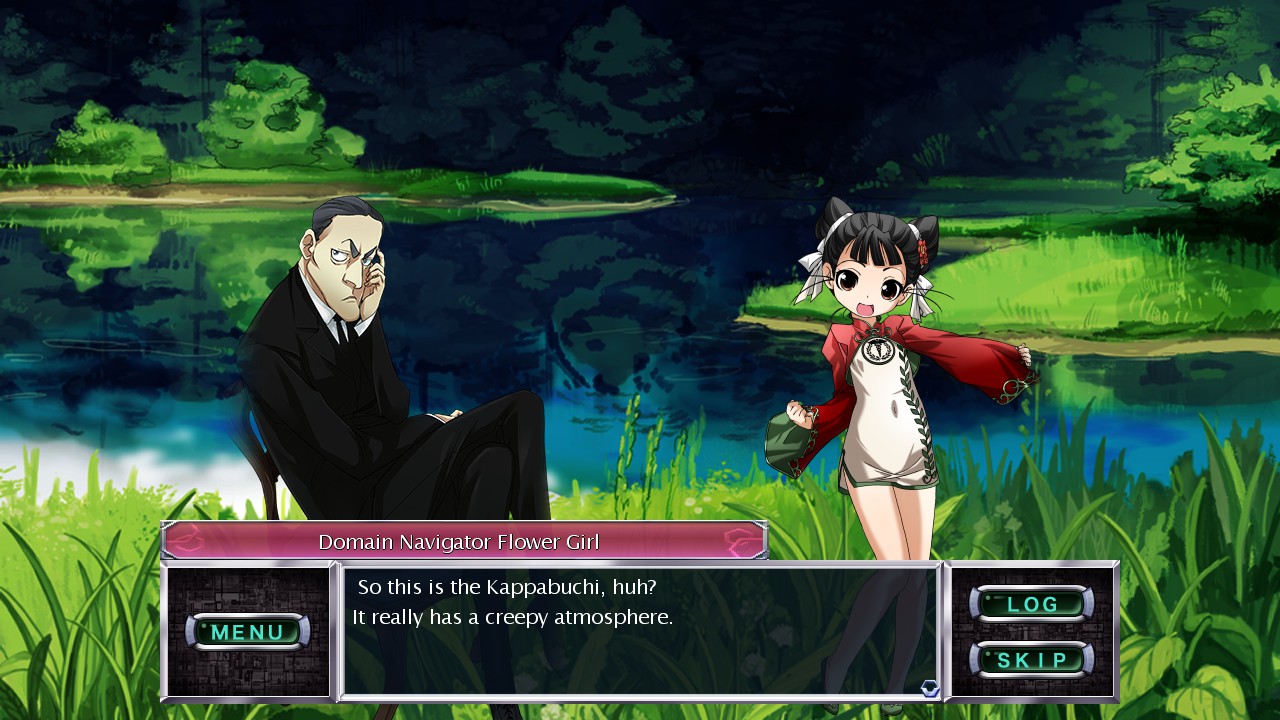Open the MENU
Viewport: 1280px width, 720px height.
pyautogui.click(x=248, y=632)
